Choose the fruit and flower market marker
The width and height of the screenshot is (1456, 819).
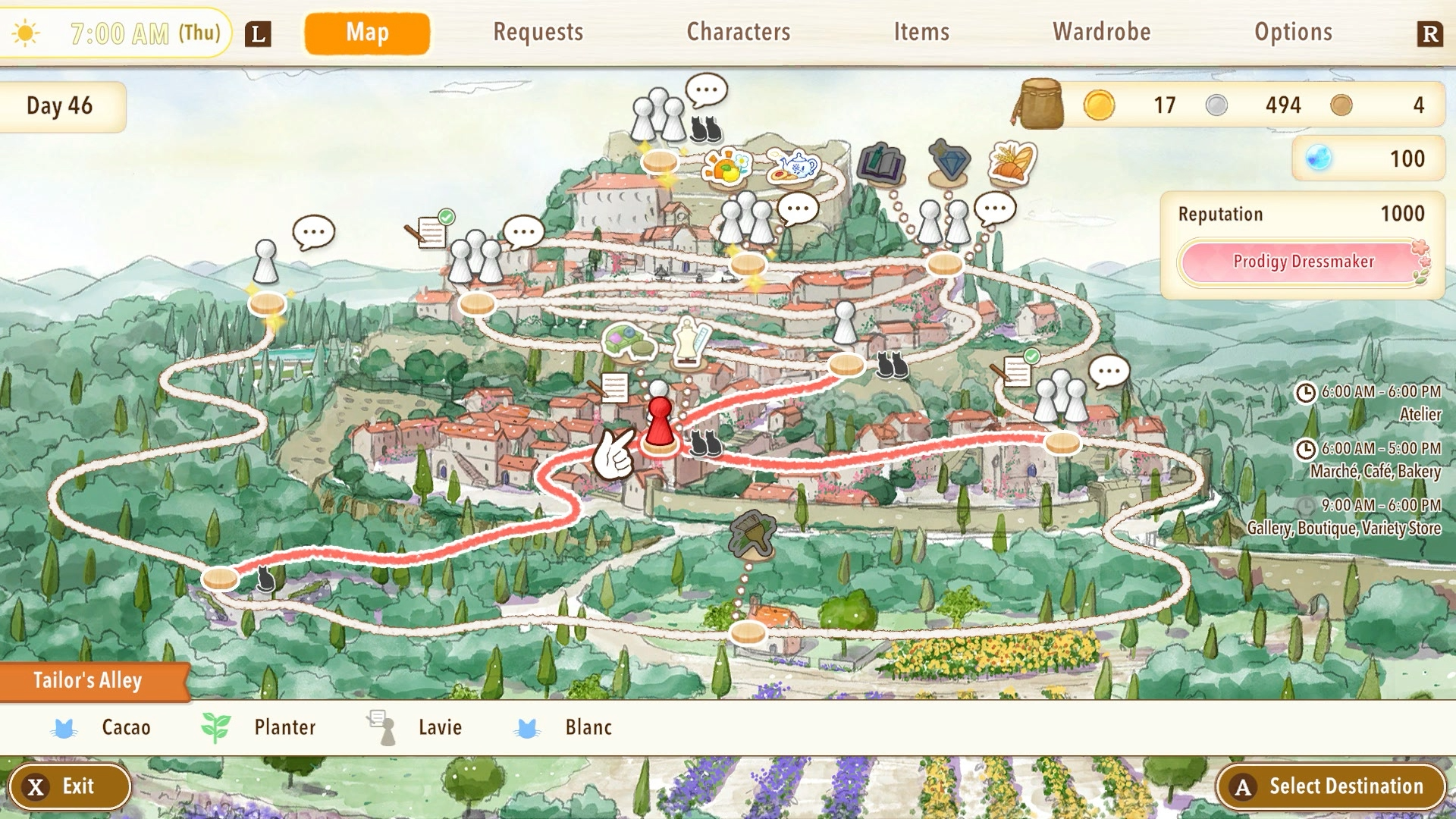coord(726,166)
